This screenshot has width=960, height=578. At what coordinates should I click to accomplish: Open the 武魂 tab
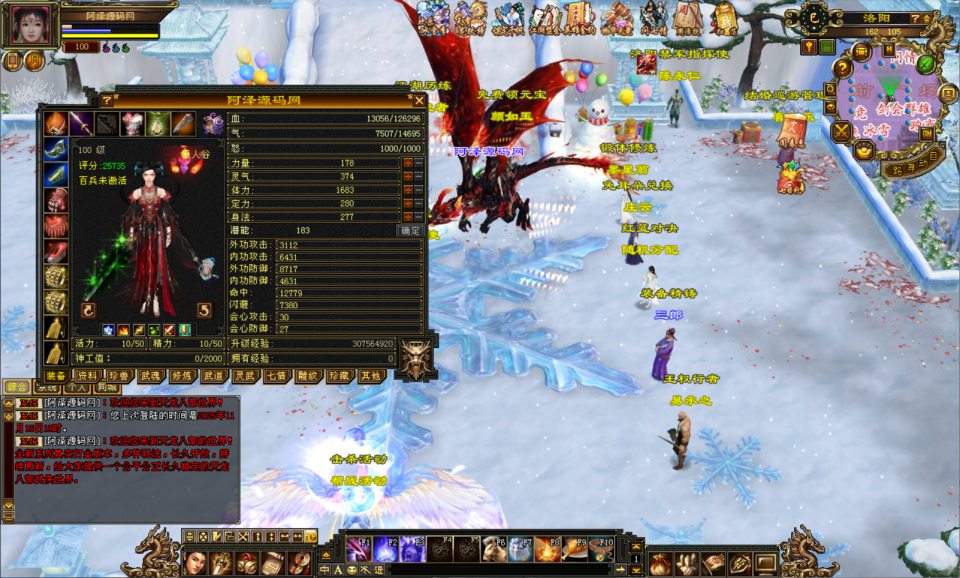150,376
